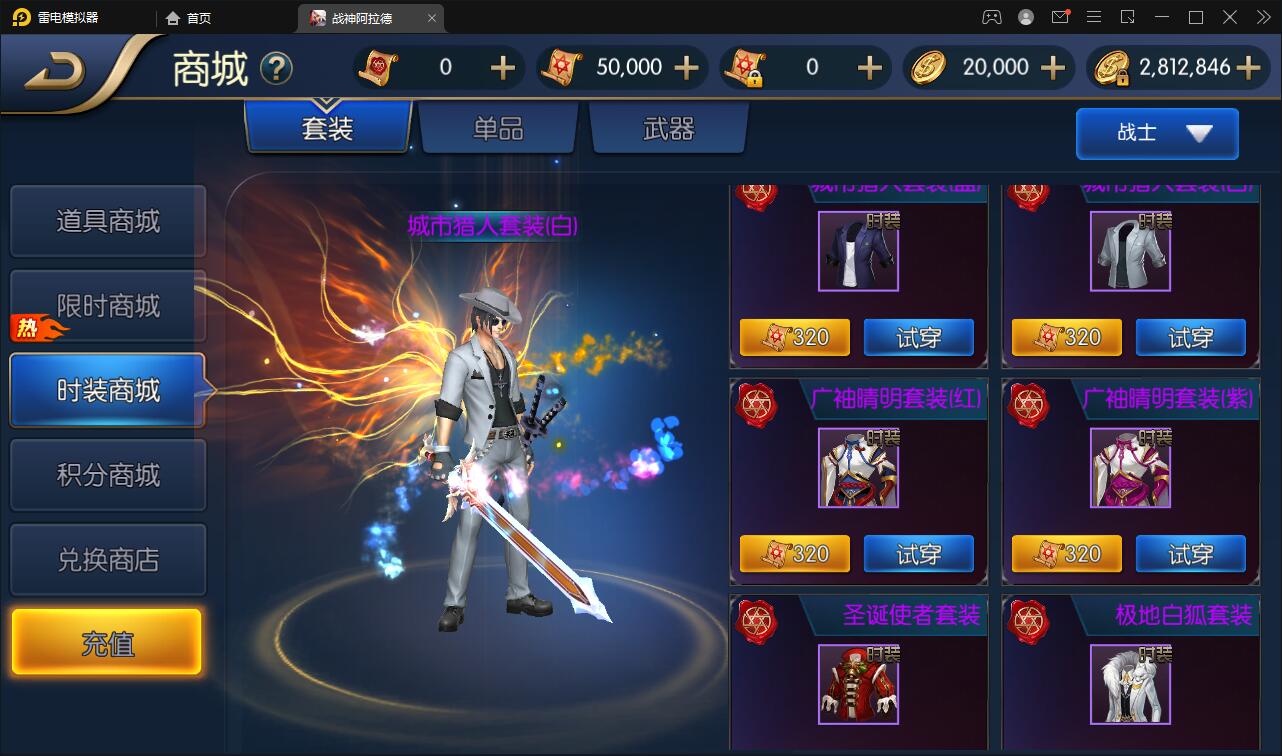Click the mail envelope icon in title bar

click(x=1060, y=17)
